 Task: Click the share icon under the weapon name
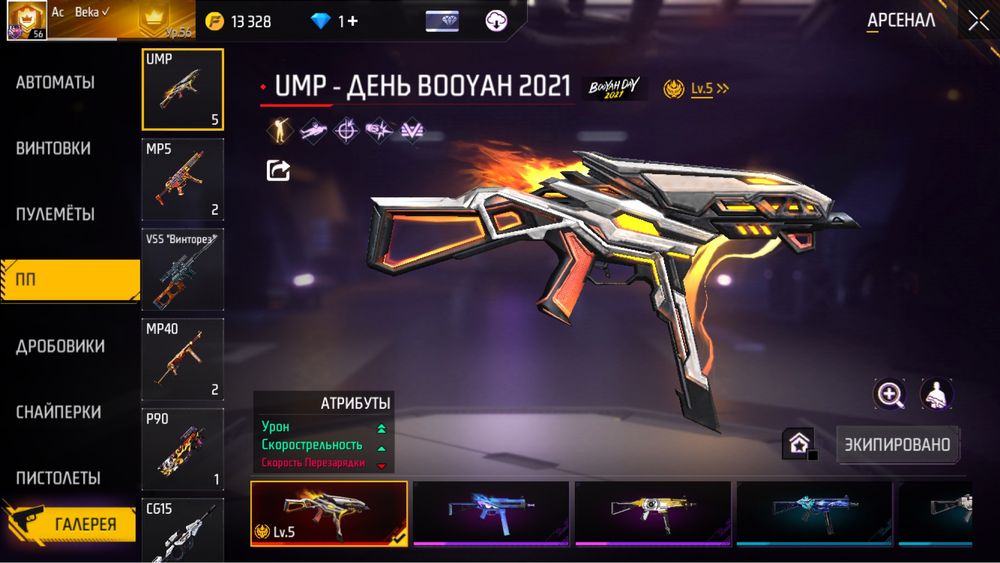[278, 171]
